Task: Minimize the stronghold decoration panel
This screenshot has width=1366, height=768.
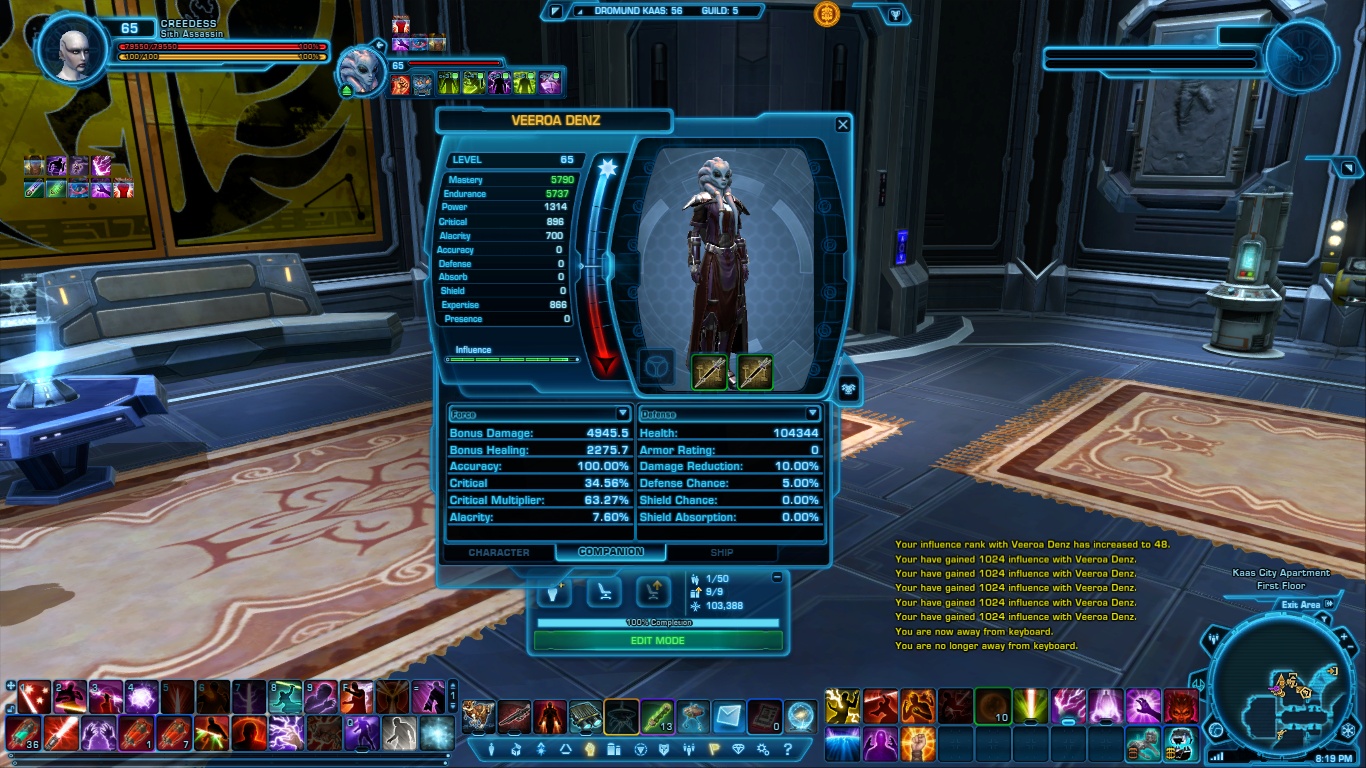Action: coord(777,578)
